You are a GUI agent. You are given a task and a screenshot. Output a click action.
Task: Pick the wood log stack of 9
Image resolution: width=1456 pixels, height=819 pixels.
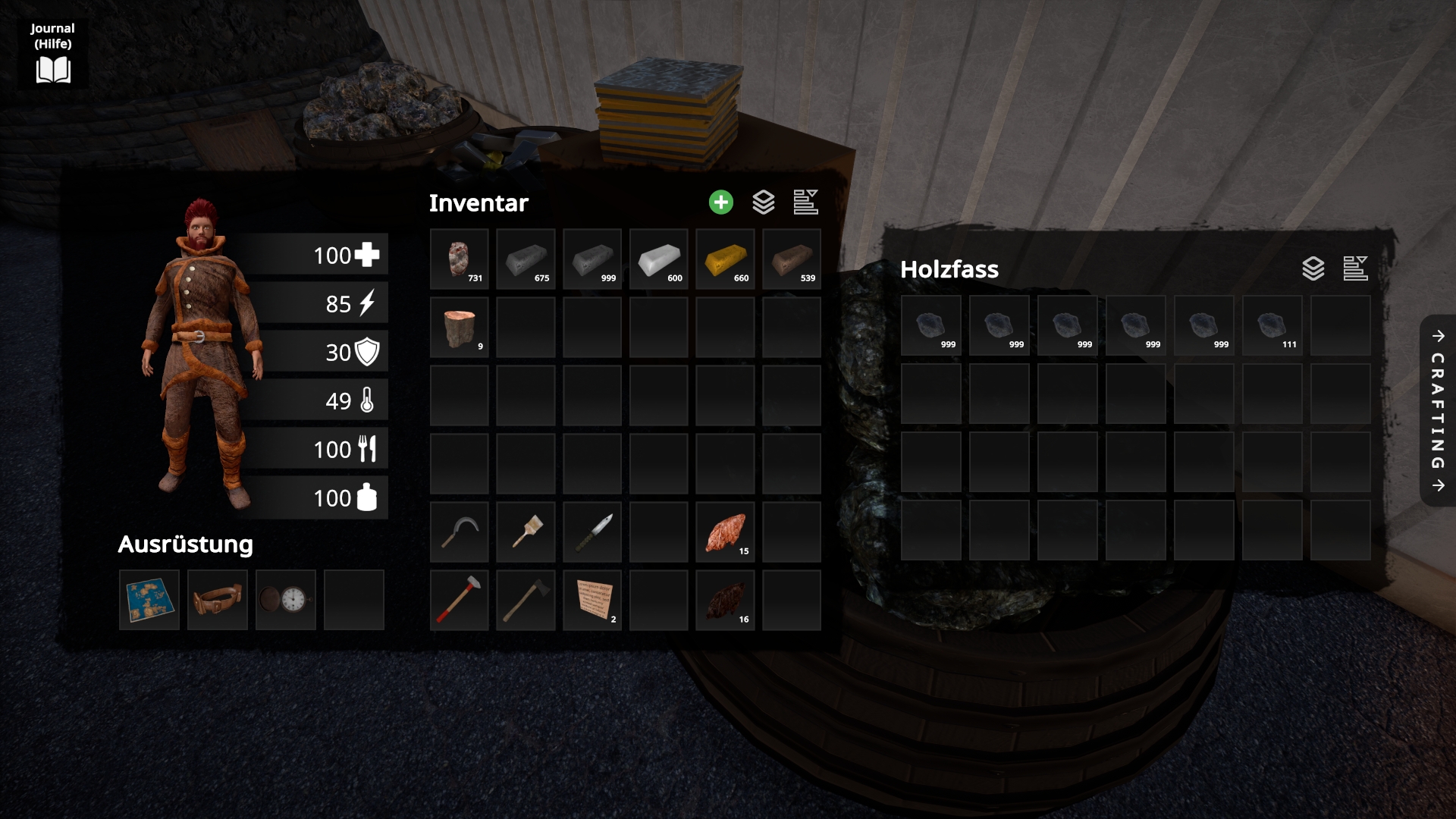[459, 328]
